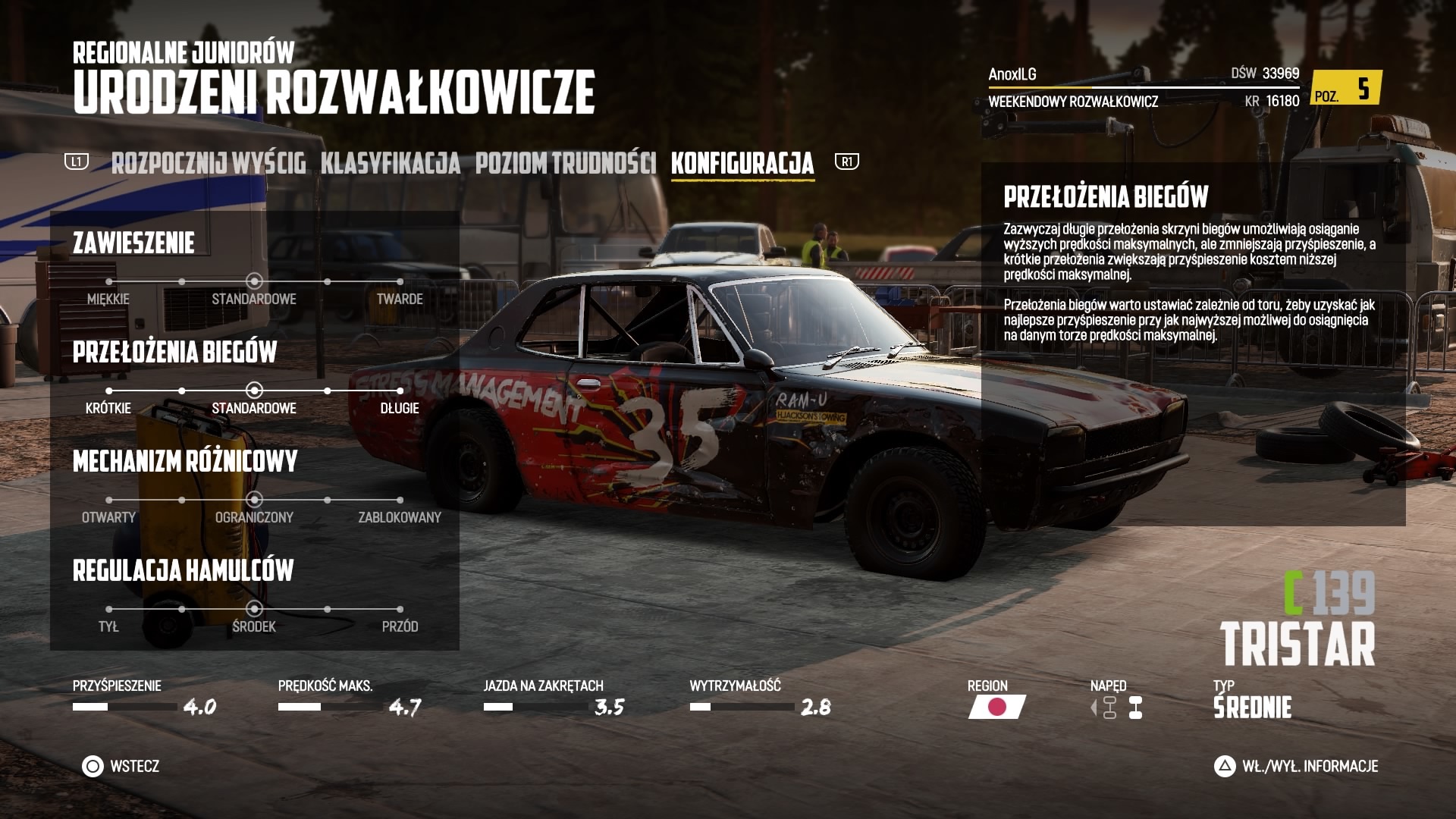1456x819 pixels.
Task: Toggle Wł./Wył. Informacje panel
Action: pos(1296,767)
